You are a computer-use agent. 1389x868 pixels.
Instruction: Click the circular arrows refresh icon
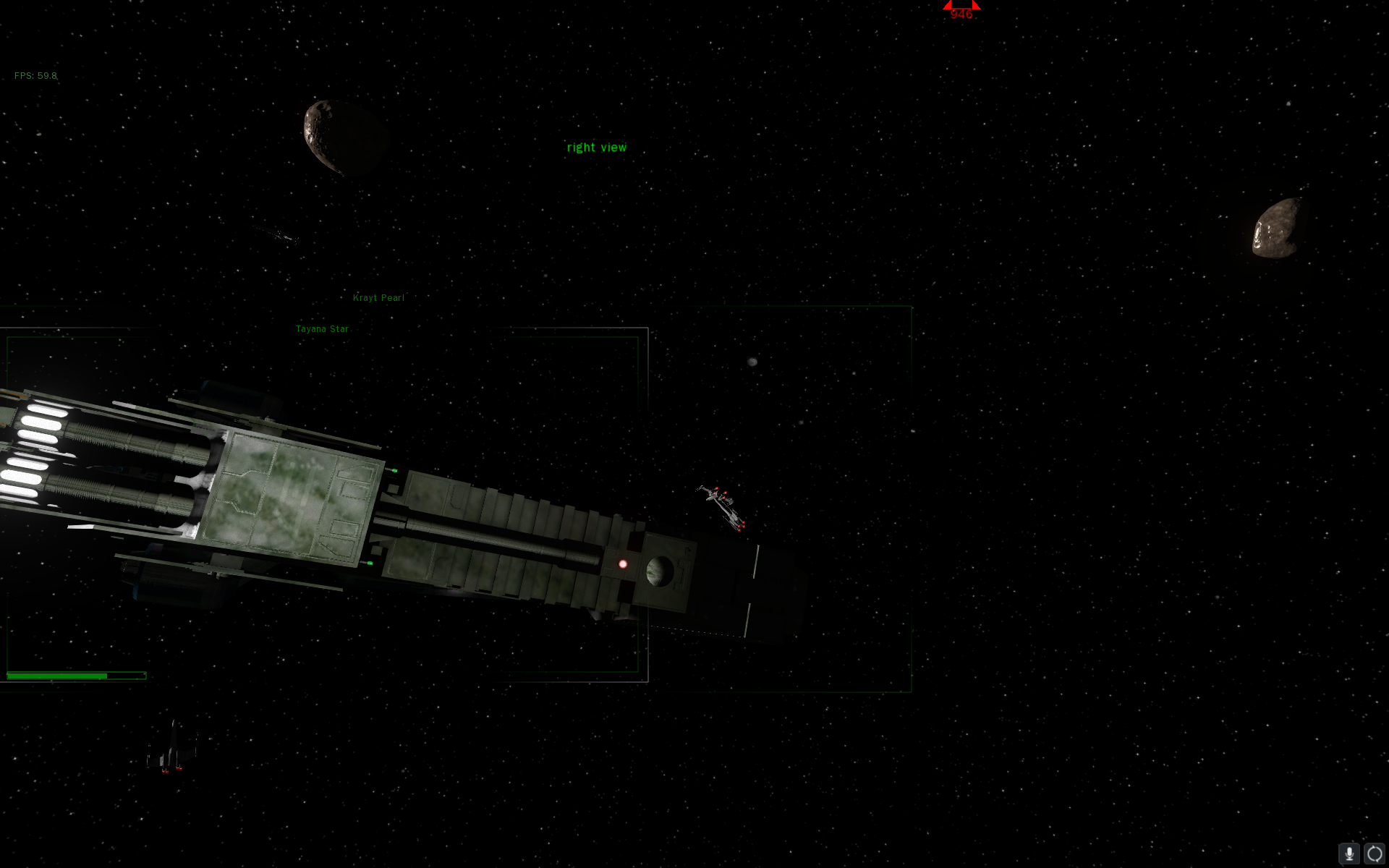(x=1375, y=854)
